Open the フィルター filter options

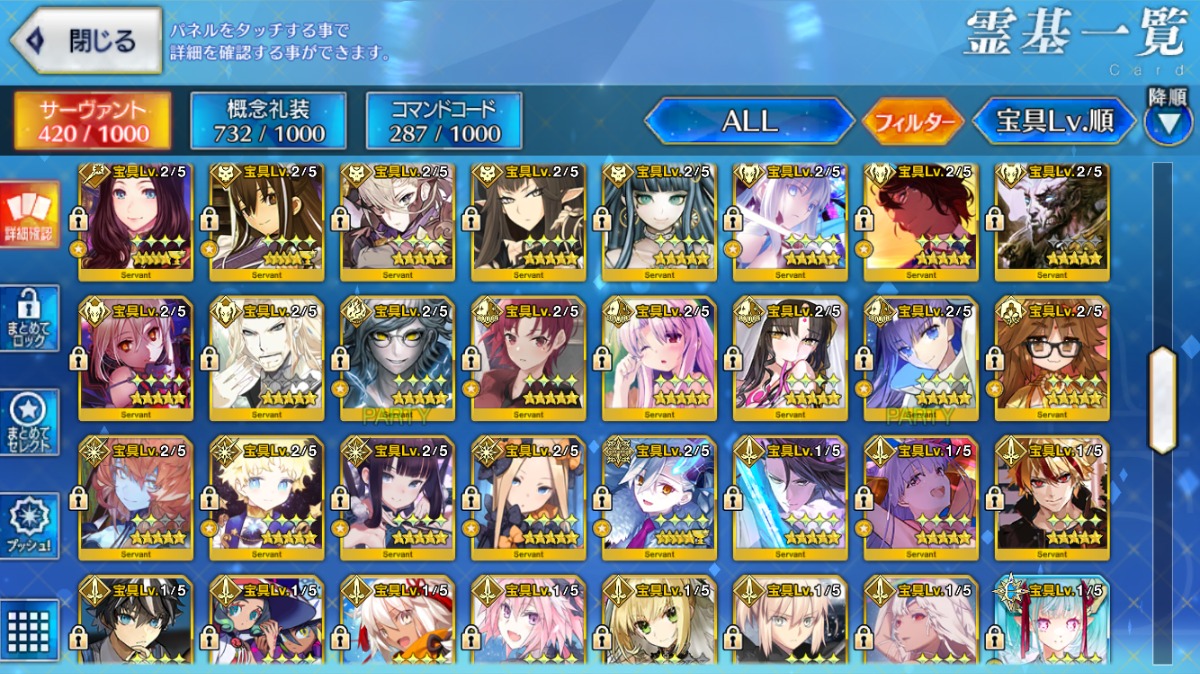913,123
